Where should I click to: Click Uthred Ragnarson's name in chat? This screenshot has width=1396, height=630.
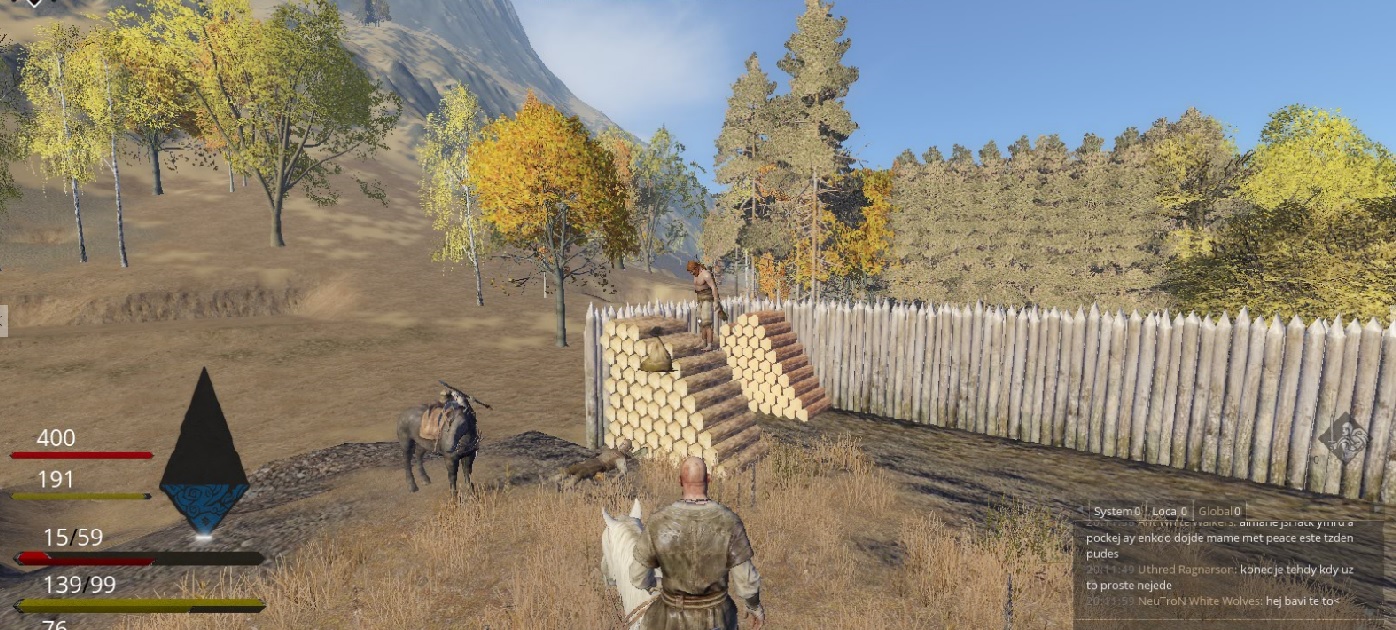coord(1186,569)
